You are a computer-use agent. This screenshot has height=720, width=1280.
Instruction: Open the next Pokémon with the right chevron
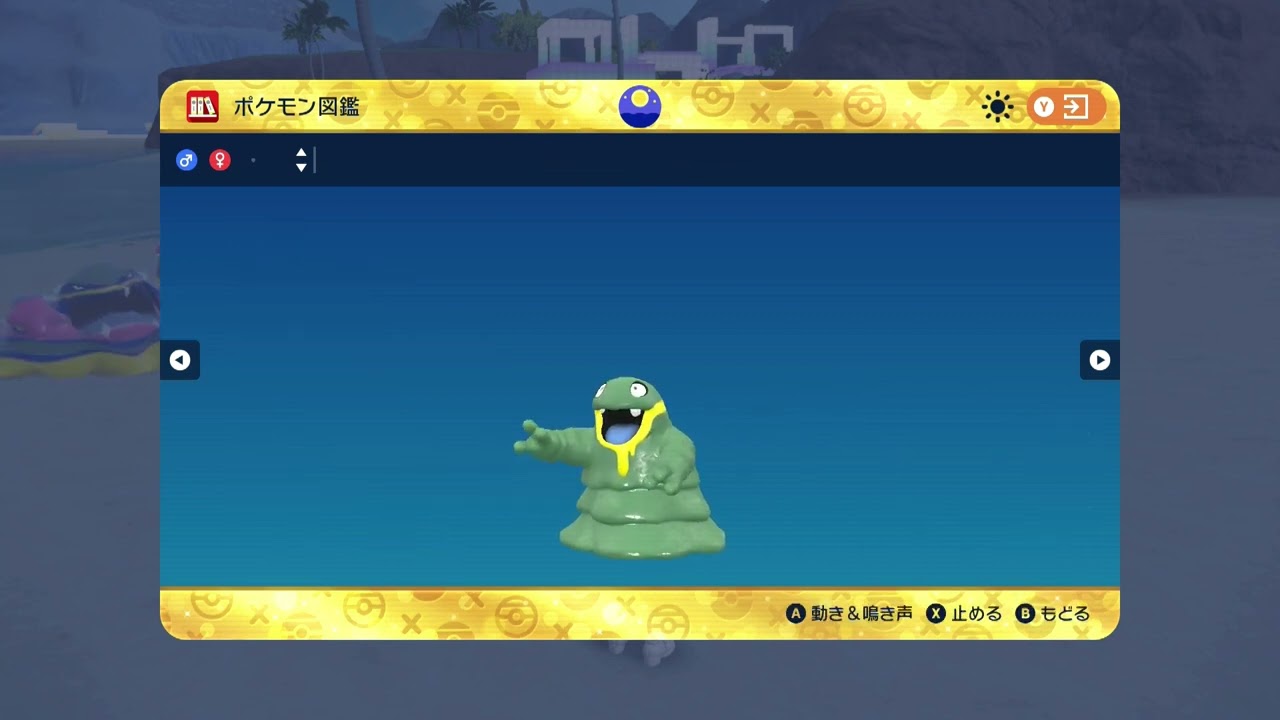(x=1100, y=360)
